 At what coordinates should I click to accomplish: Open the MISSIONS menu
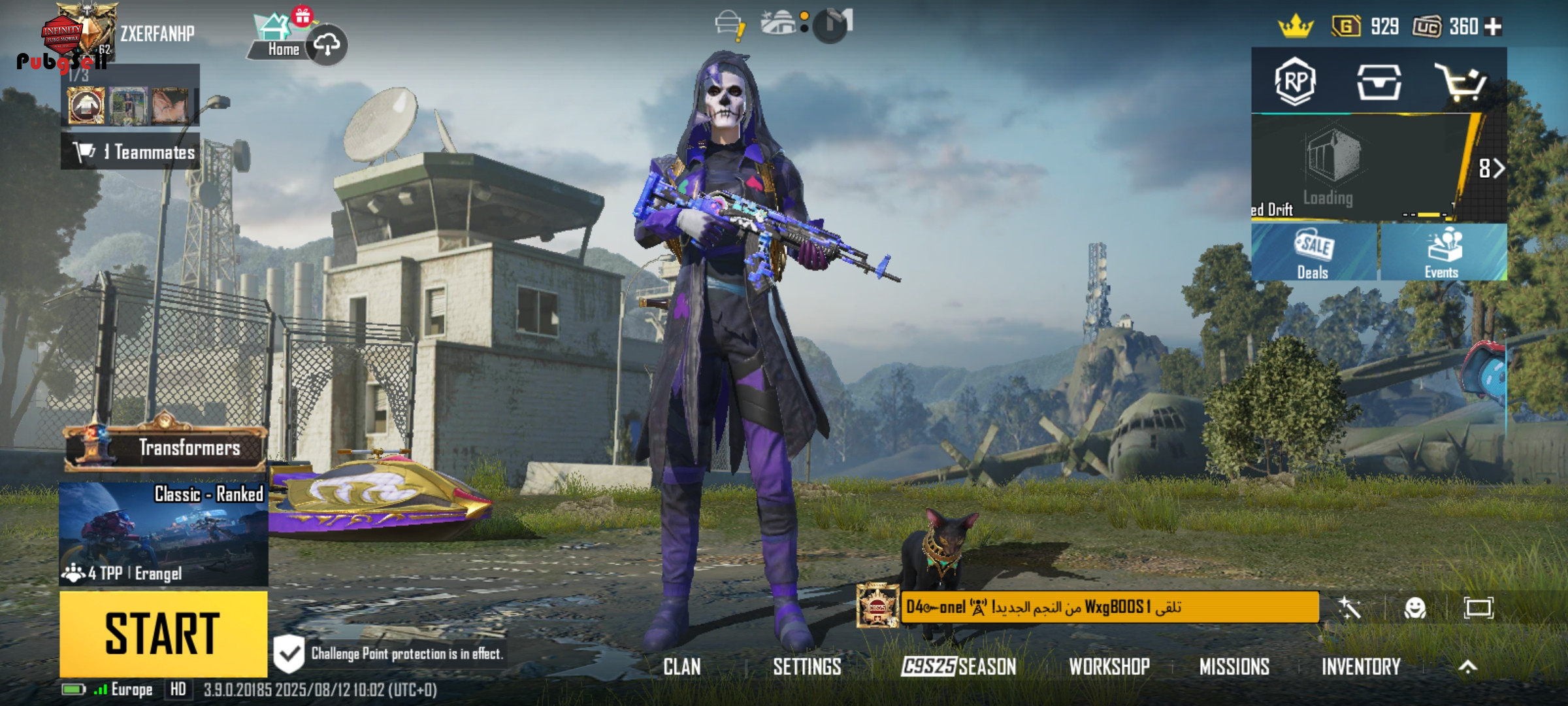coord(1234,667)
